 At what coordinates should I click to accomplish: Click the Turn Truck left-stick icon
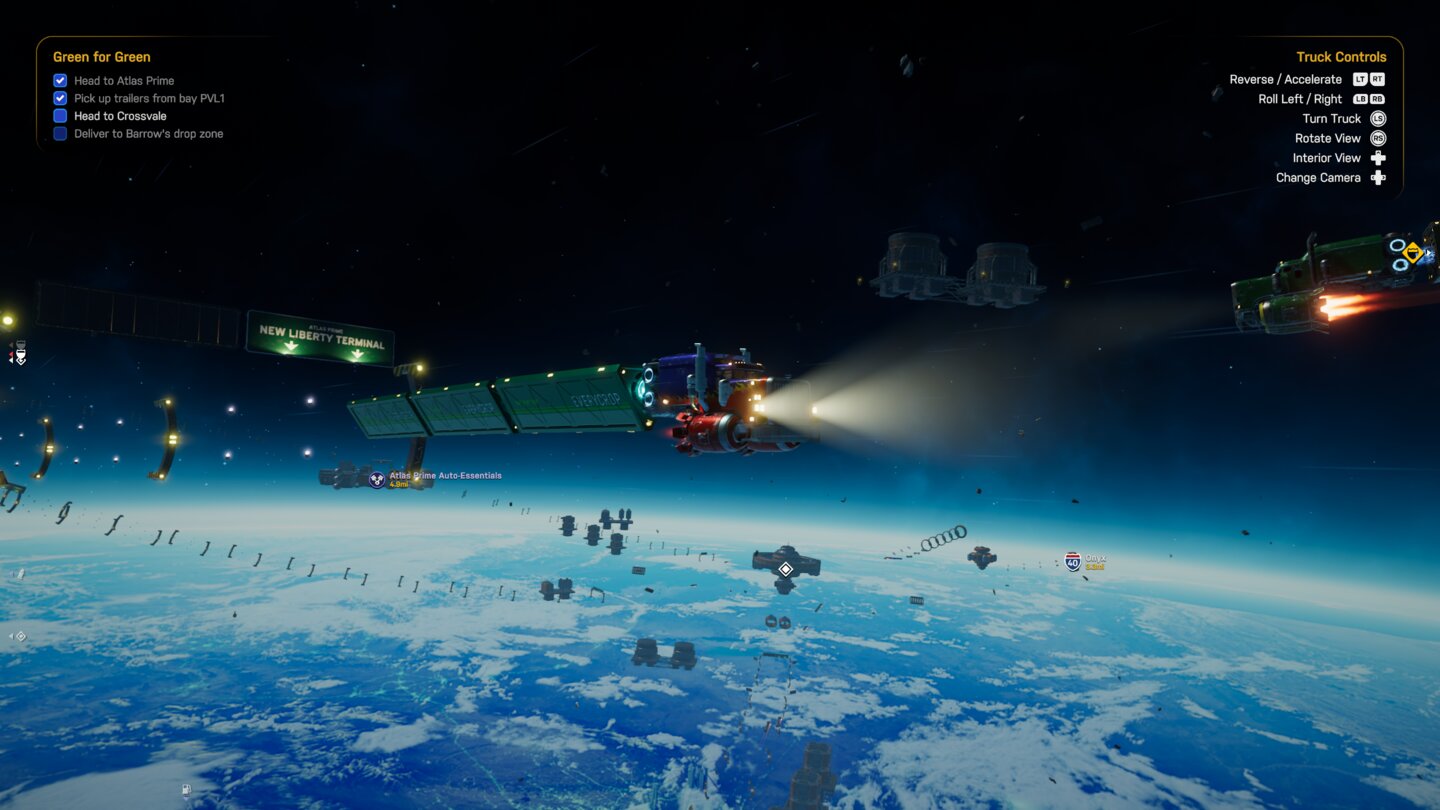click(1377, 118)
